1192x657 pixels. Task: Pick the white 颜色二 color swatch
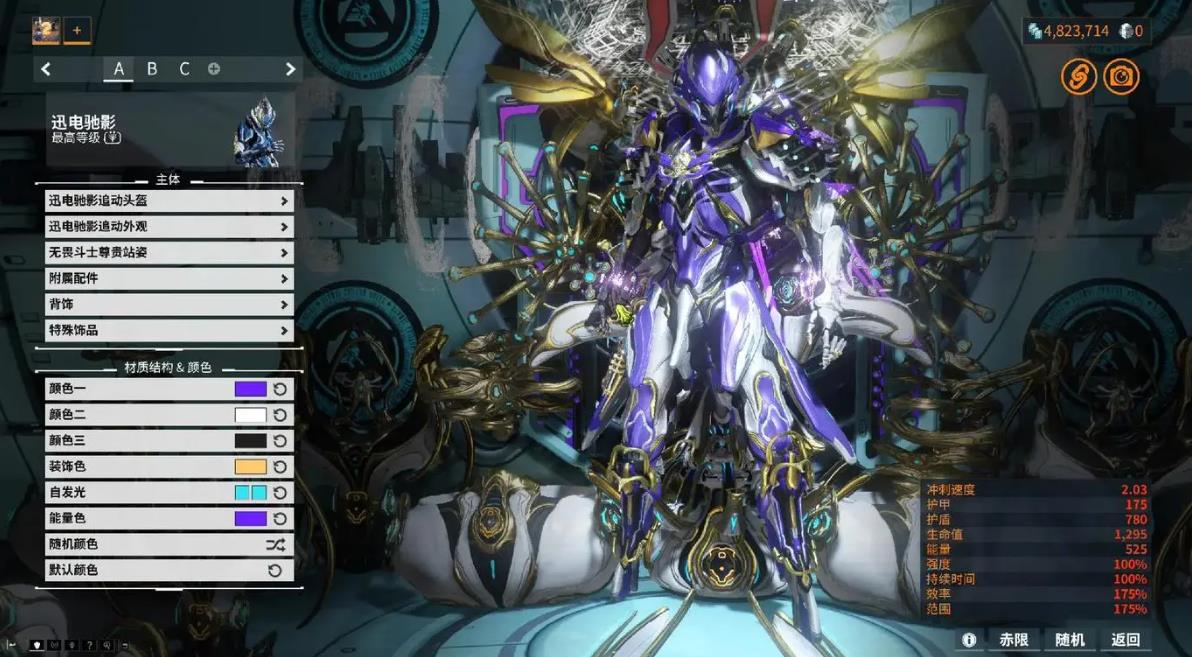point(250,415)
